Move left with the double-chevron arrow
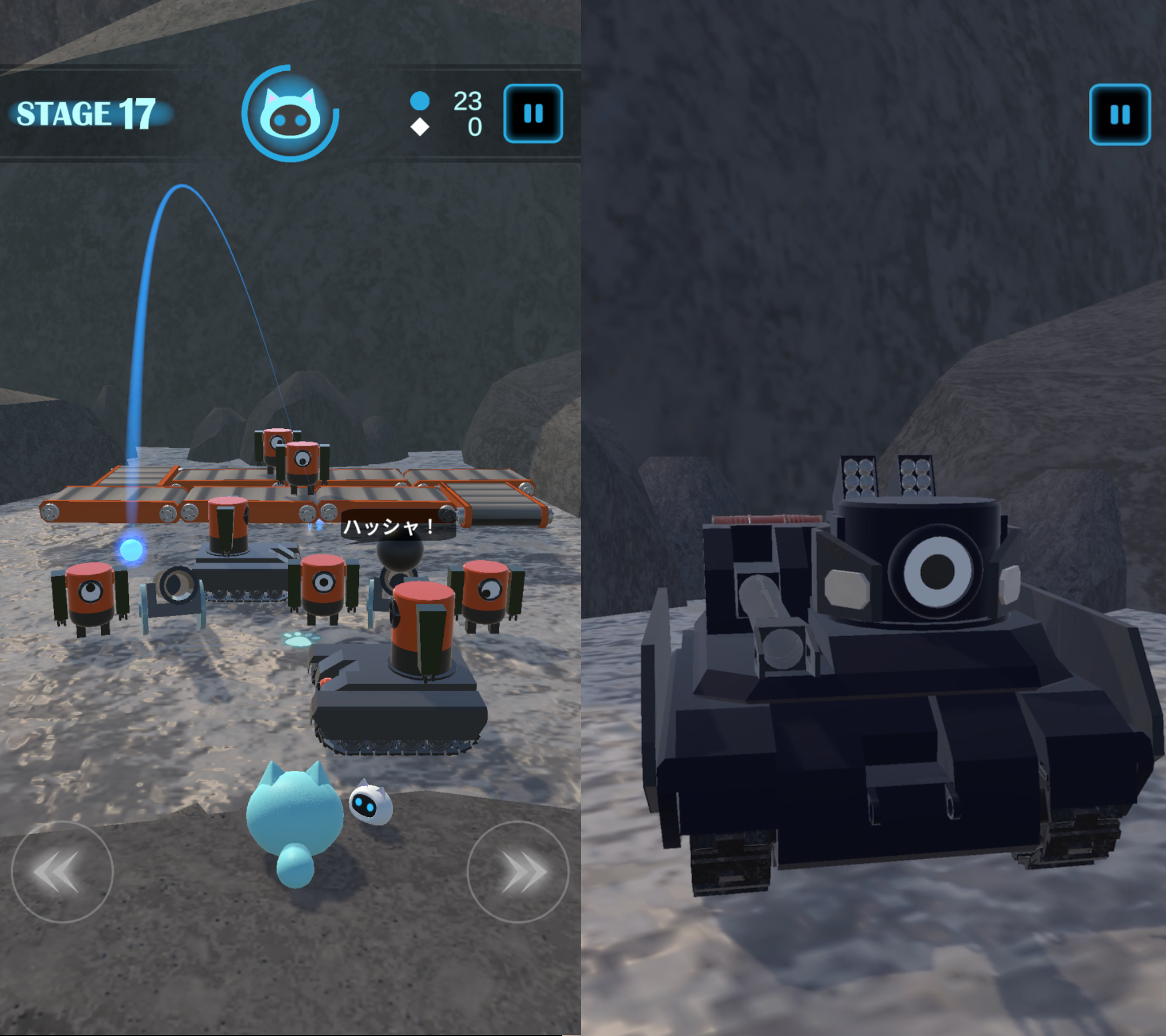Viewport: 1166px width, 1036px height. tap(62, 872)
